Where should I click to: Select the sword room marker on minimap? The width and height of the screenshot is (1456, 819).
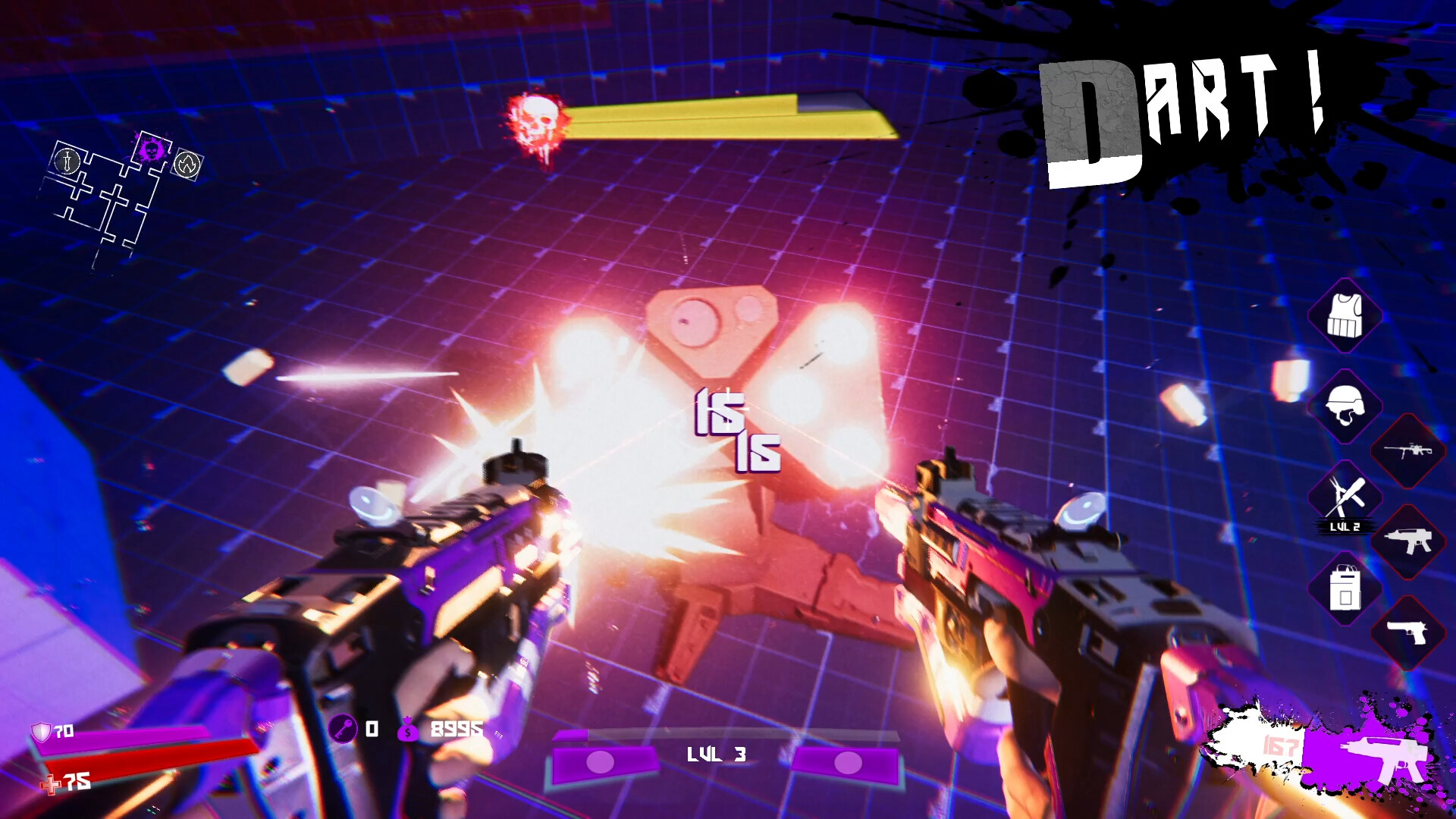coord(67,160)
